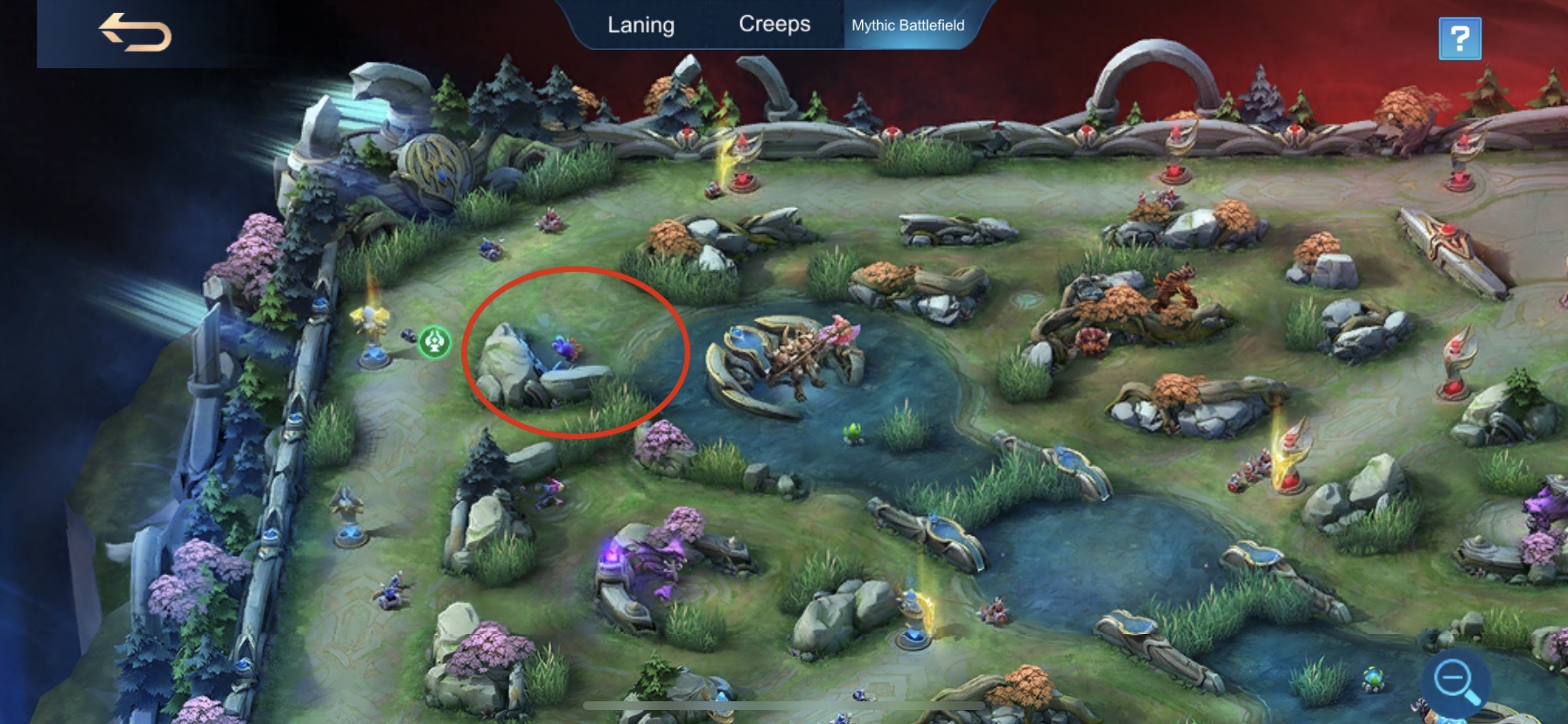Open the help question mark button

tap(1459, 39)
